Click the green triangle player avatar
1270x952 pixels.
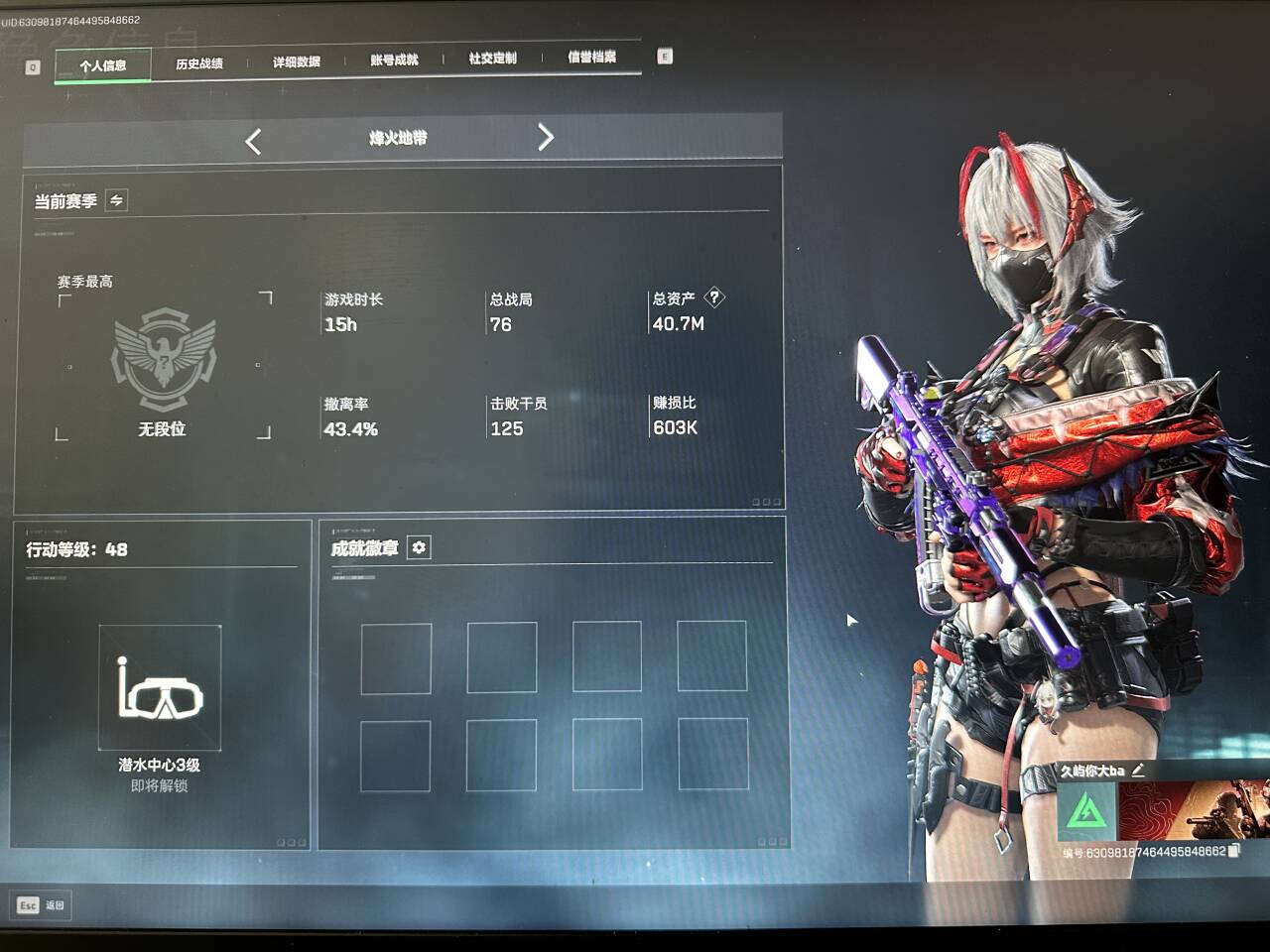pyautogui.click(x=1086, y=812)
